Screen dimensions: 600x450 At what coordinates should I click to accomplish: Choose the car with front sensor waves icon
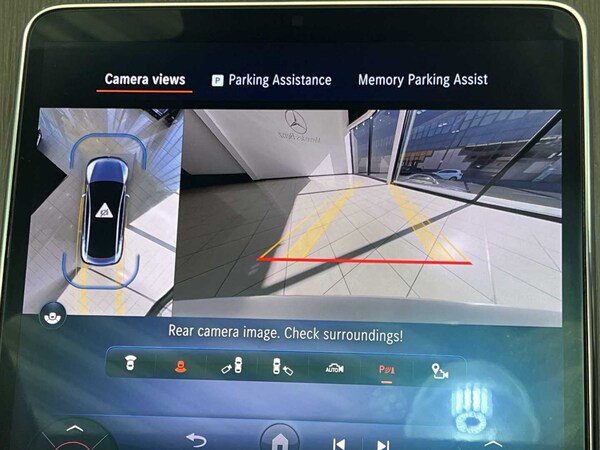tap(130, 366)
